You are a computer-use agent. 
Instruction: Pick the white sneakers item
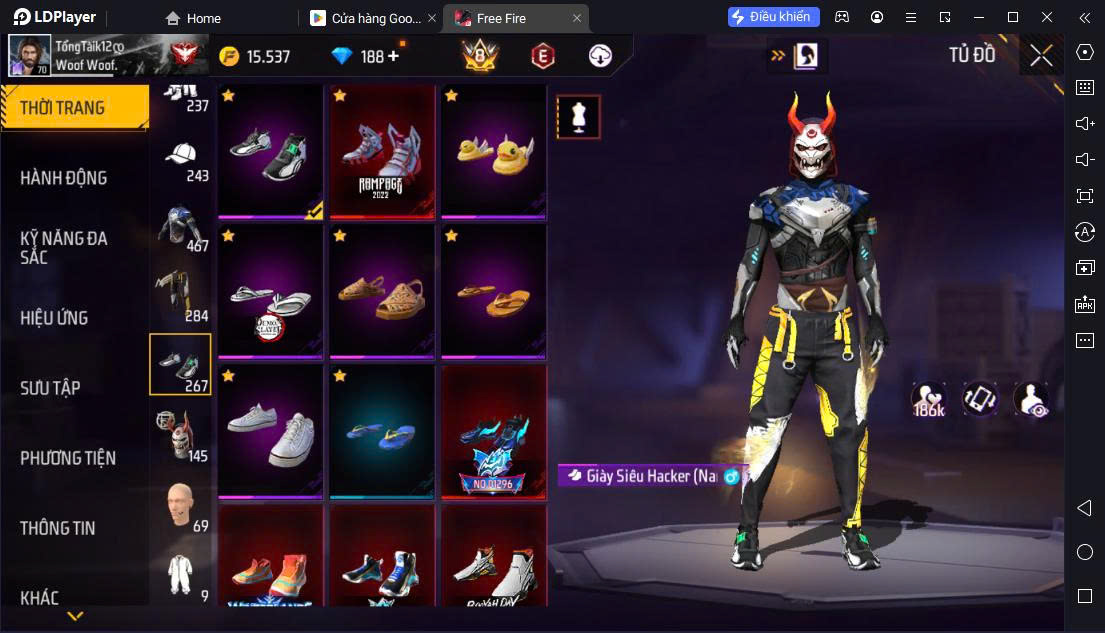pyautogui.click(x=270, y=432)
